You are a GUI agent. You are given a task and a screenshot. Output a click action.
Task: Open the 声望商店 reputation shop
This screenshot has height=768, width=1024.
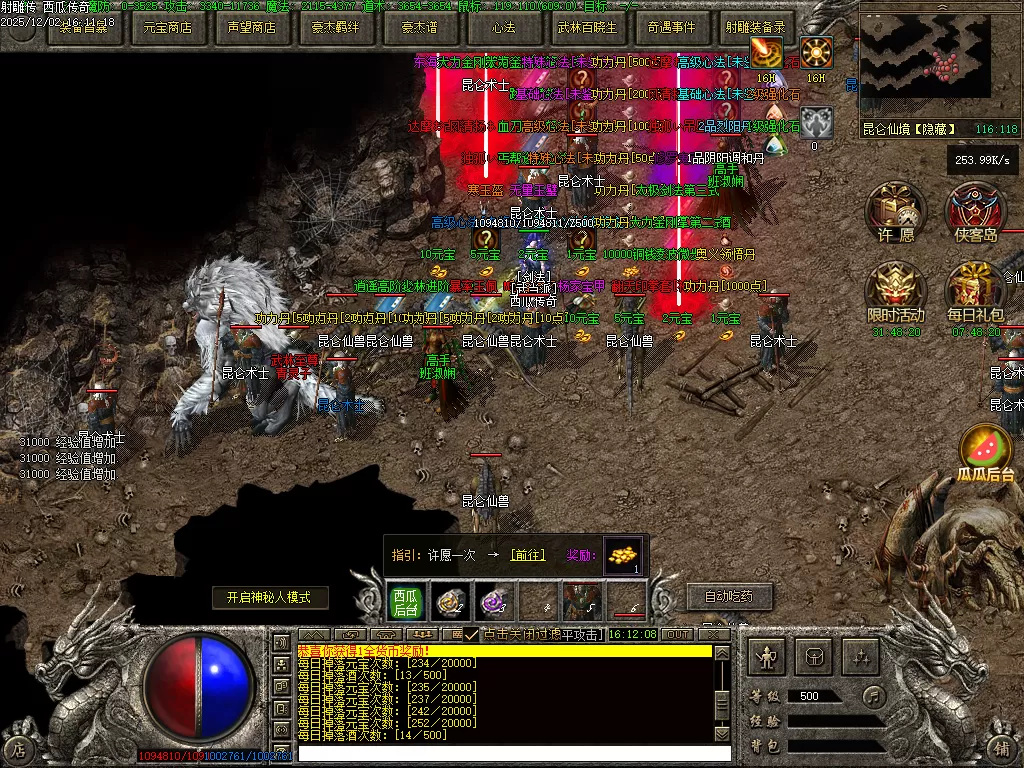[x=251, y=28]
